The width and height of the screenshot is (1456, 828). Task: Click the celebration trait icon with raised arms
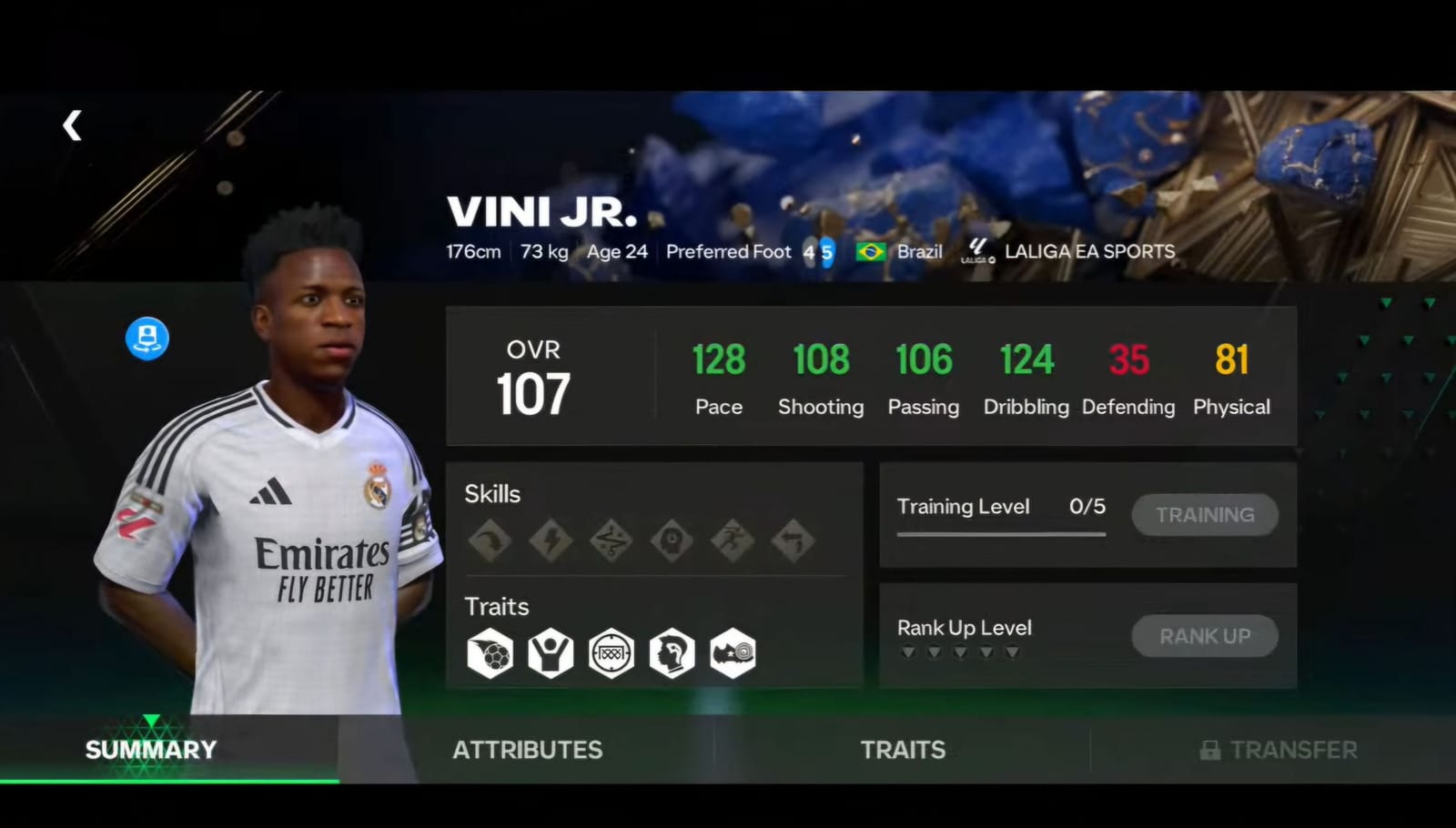(x=551, y=652)
